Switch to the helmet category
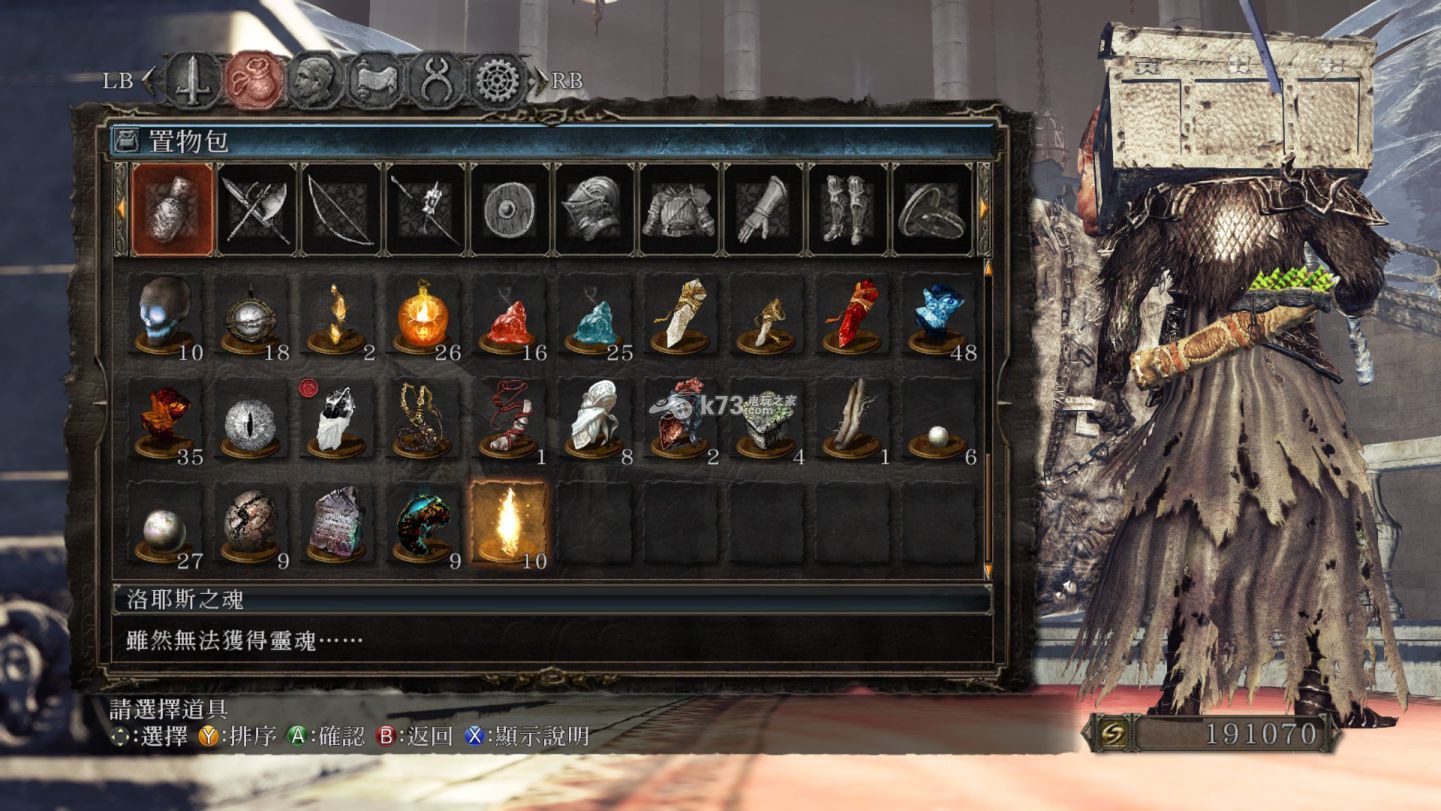This screenshot has height=811, width=1441. (595, 209)
